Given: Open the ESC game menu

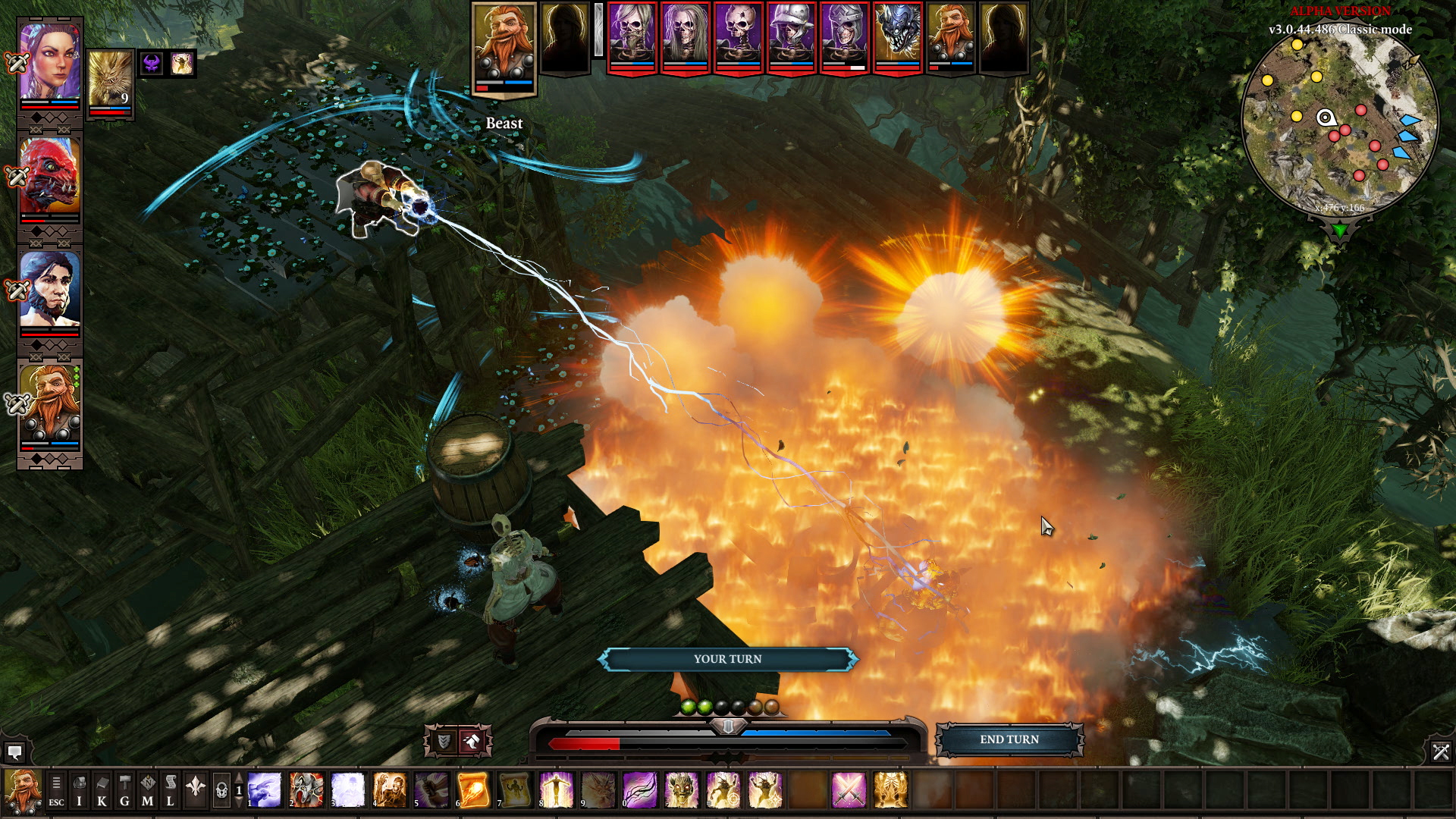Looking at the screenshot, I should (x=56, y=791).
